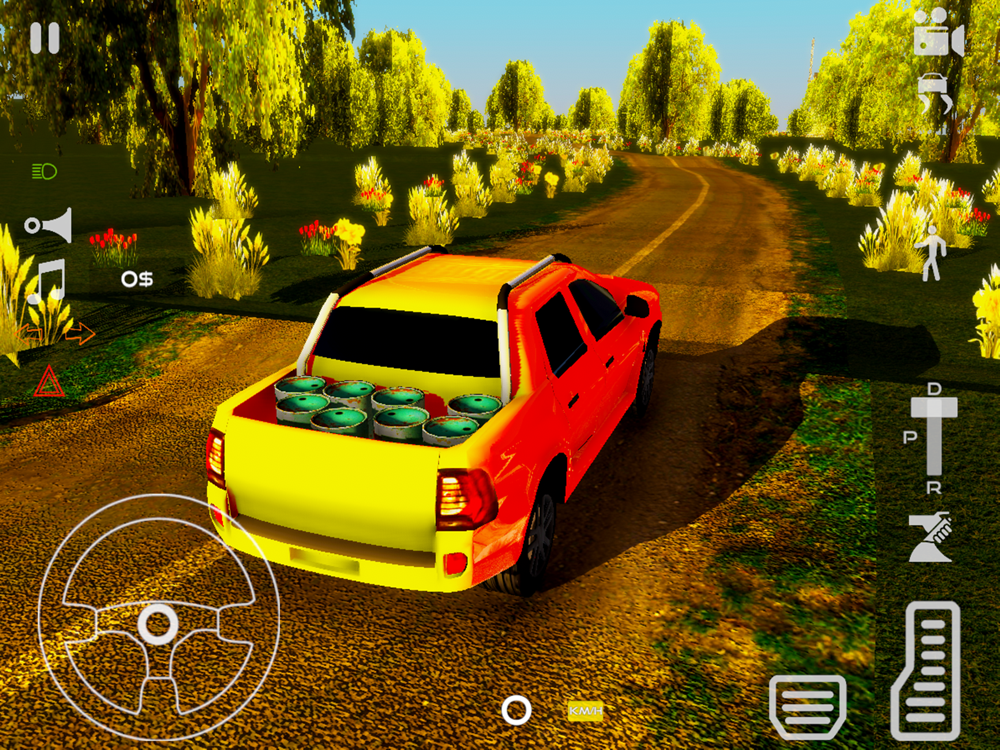Engage the handbrake icon
This screenshot has width=1000, height=750.
coord(930,537)
